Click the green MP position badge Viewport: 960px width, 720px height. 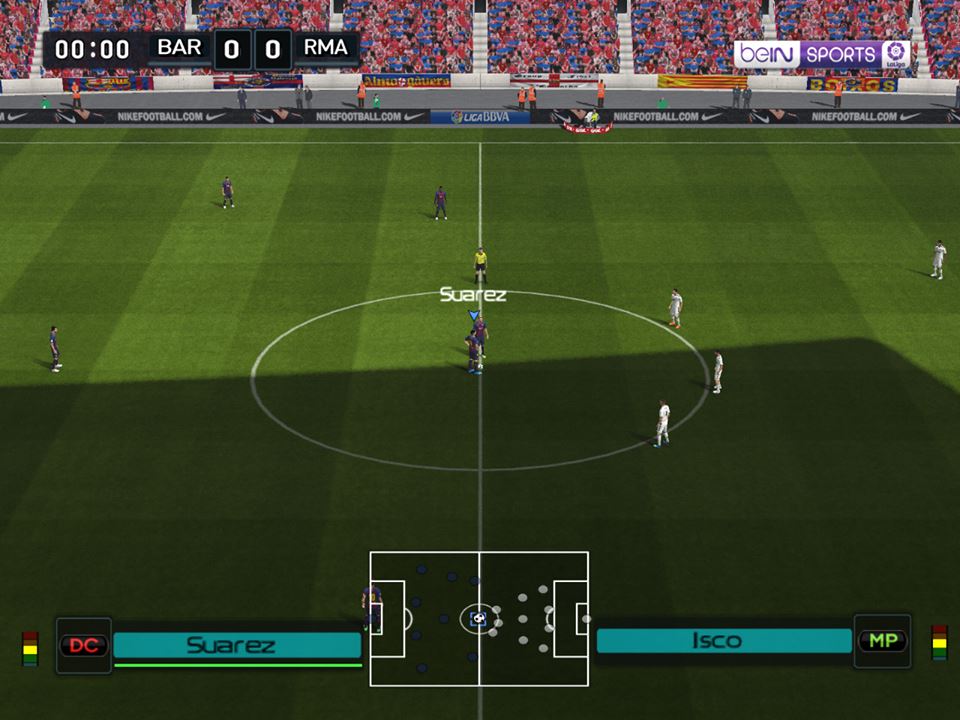pos(881,641)
